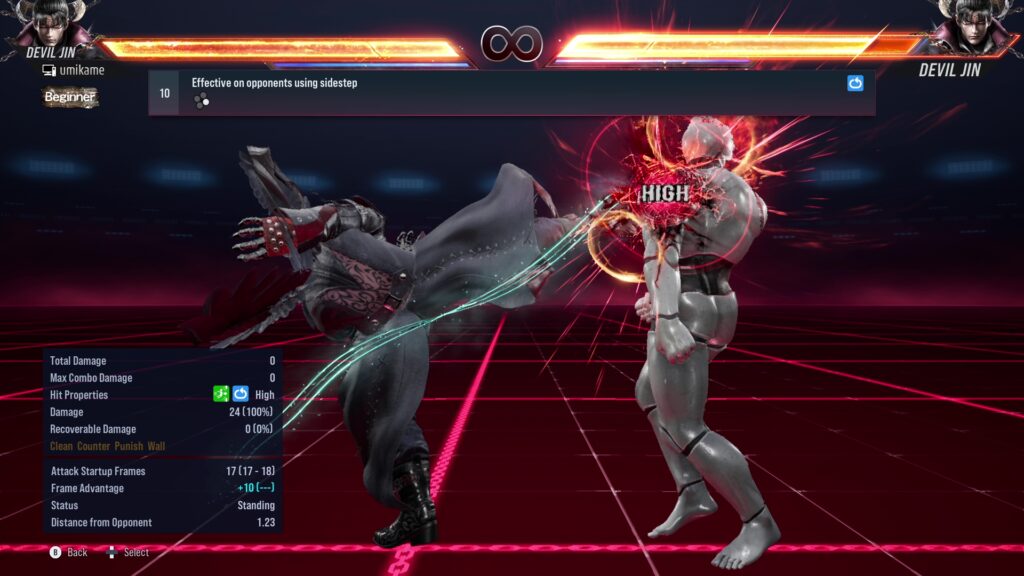Click the Beginner rank badge

[70, 97]
